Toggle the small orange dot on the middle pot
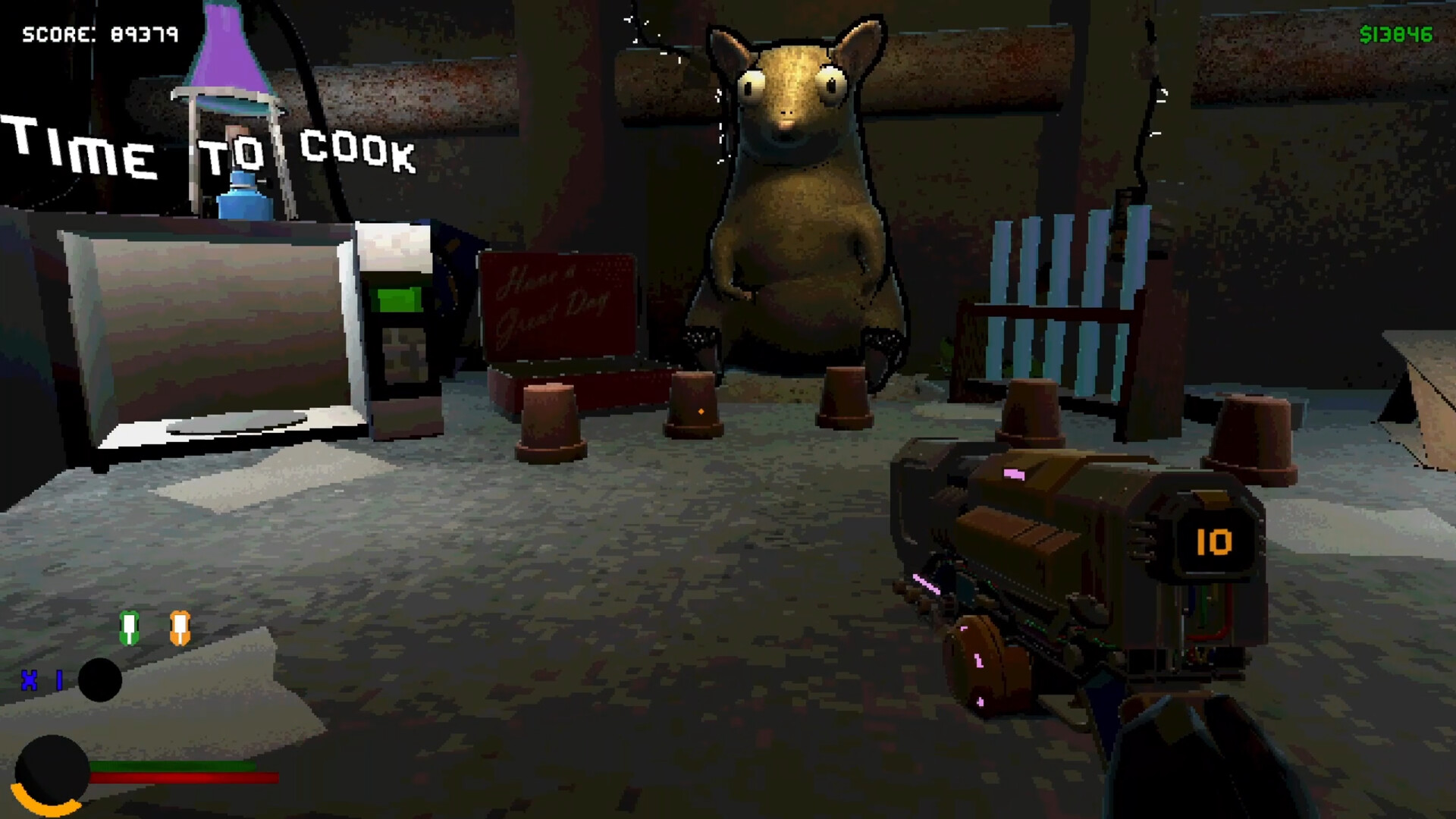The width and height of the screenshot is (1456, 819). [701, 412]
